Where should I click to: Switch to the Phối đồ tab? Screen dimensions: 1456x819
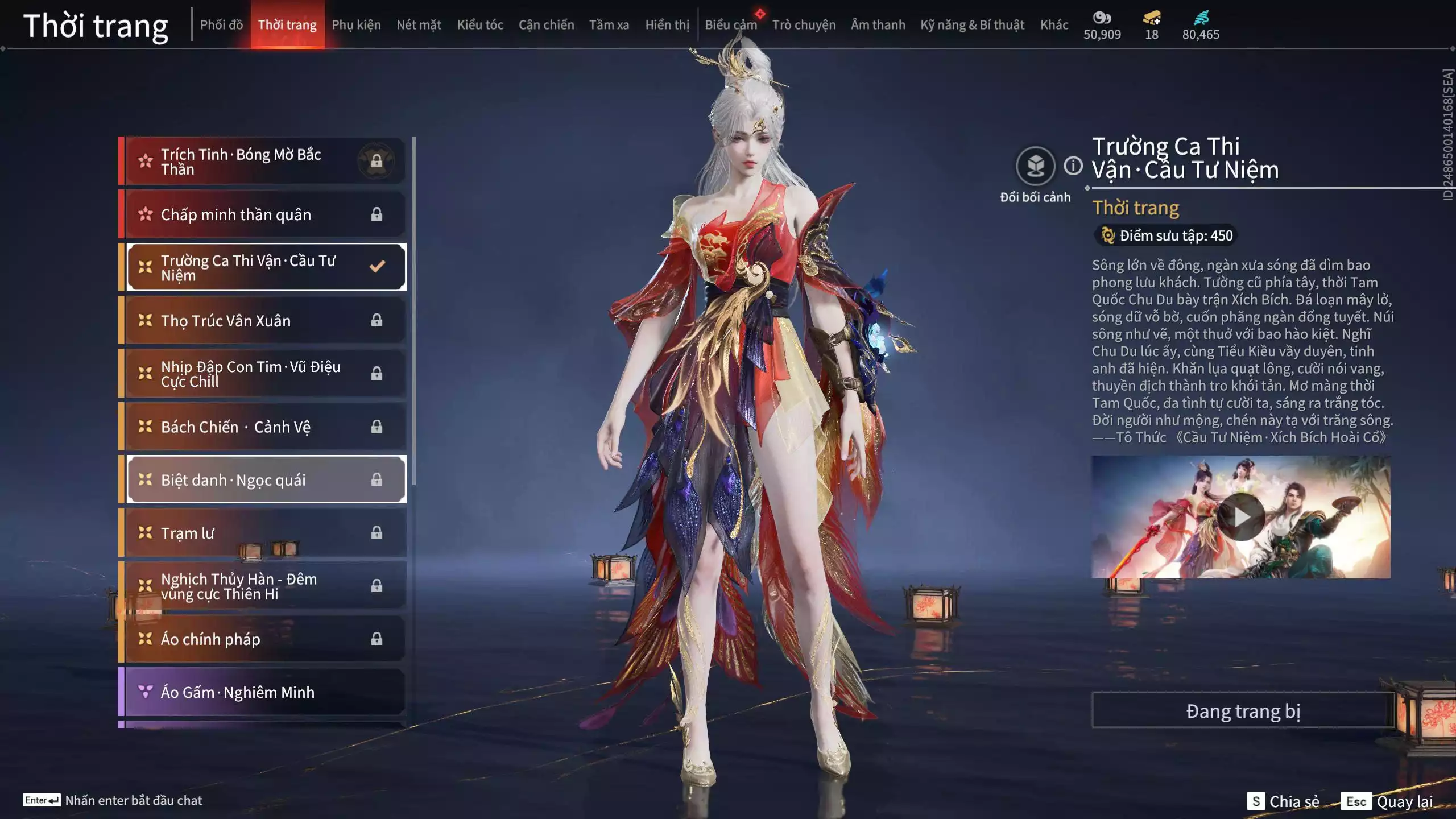tap(221, 25)
